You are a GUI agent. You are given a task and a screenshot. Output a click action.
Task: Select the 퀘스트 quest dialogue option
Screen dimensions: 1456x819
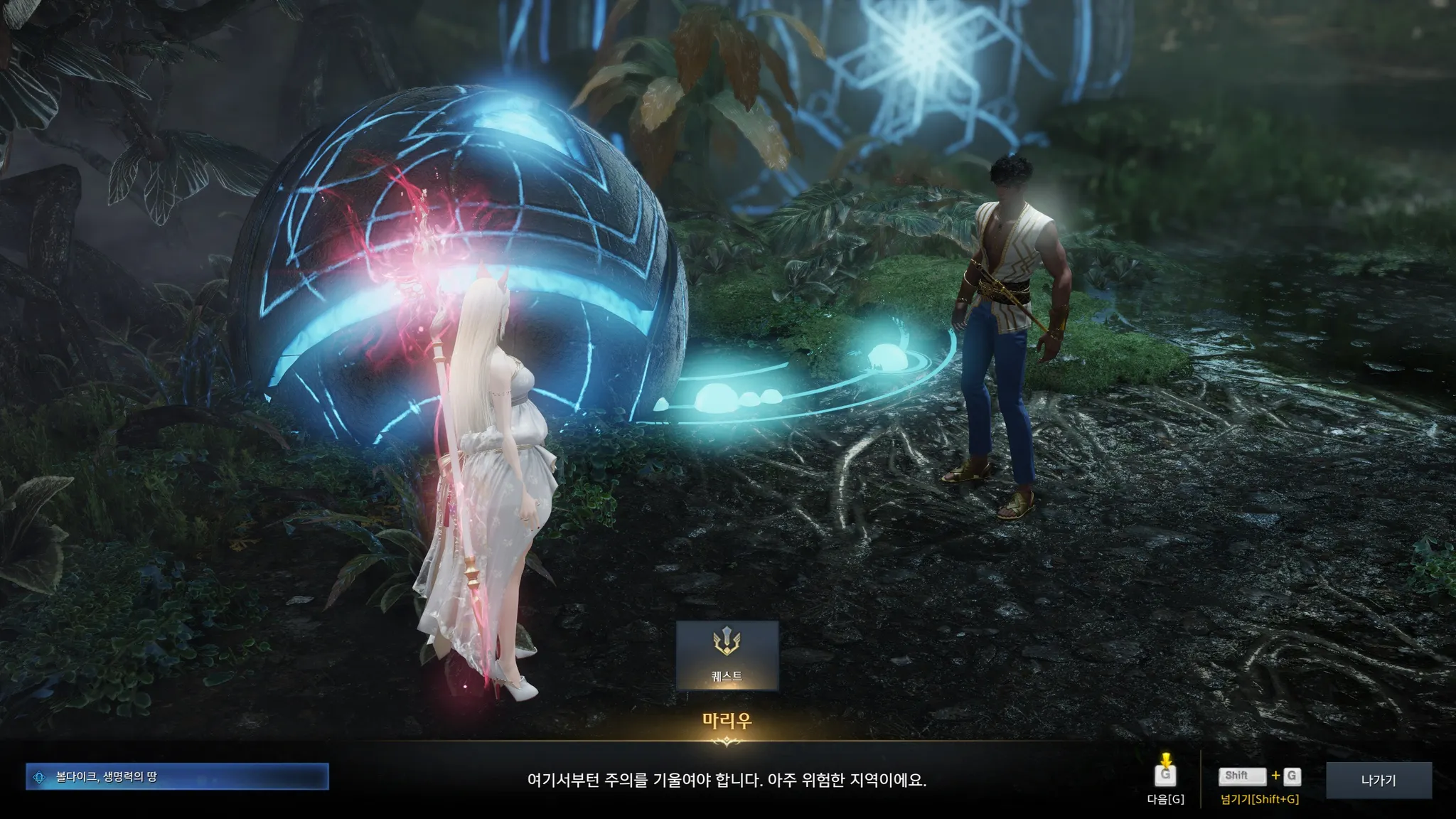[727, 655]
